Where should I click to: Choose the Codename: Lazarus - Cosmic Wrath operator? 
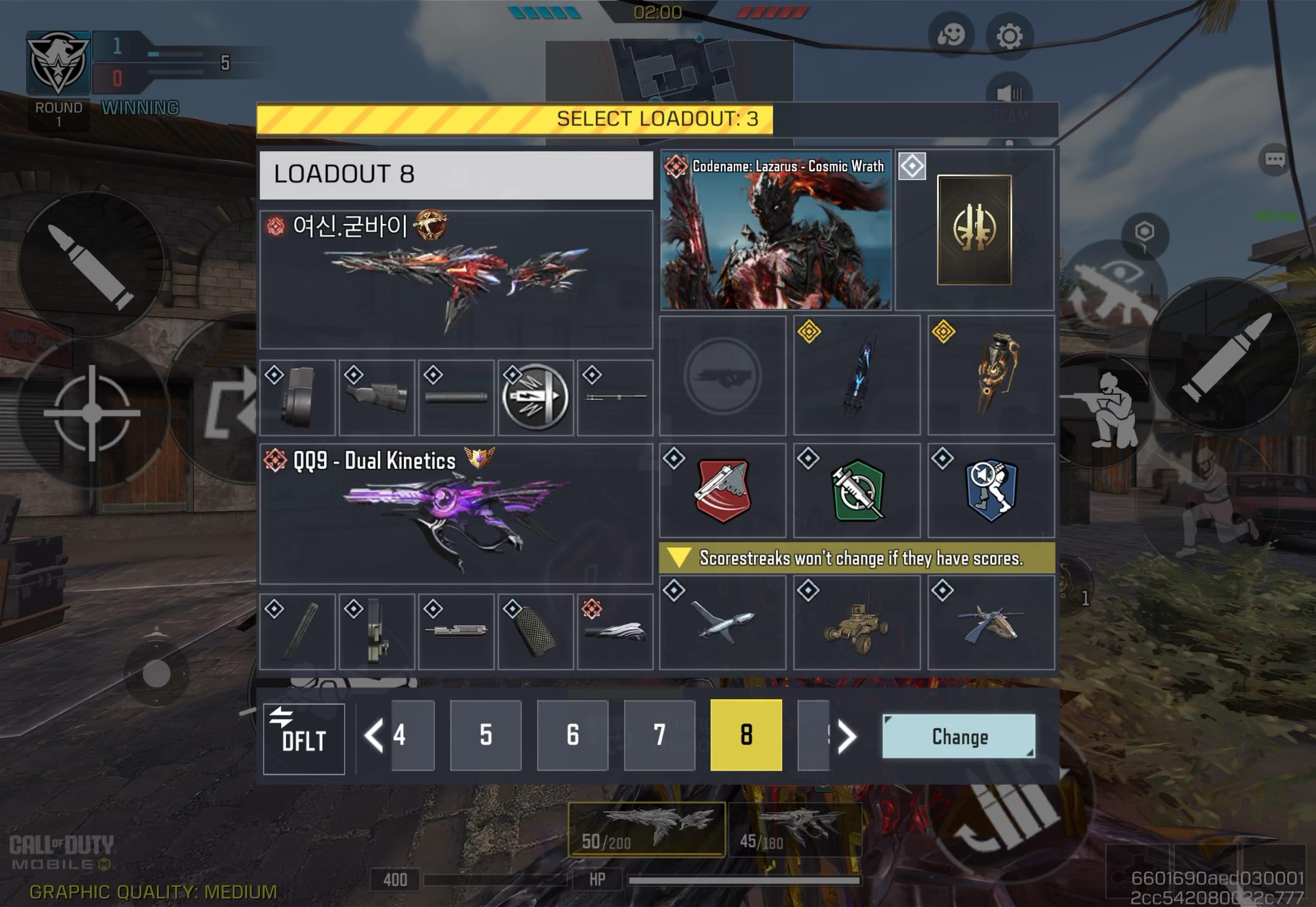point(775,230)
